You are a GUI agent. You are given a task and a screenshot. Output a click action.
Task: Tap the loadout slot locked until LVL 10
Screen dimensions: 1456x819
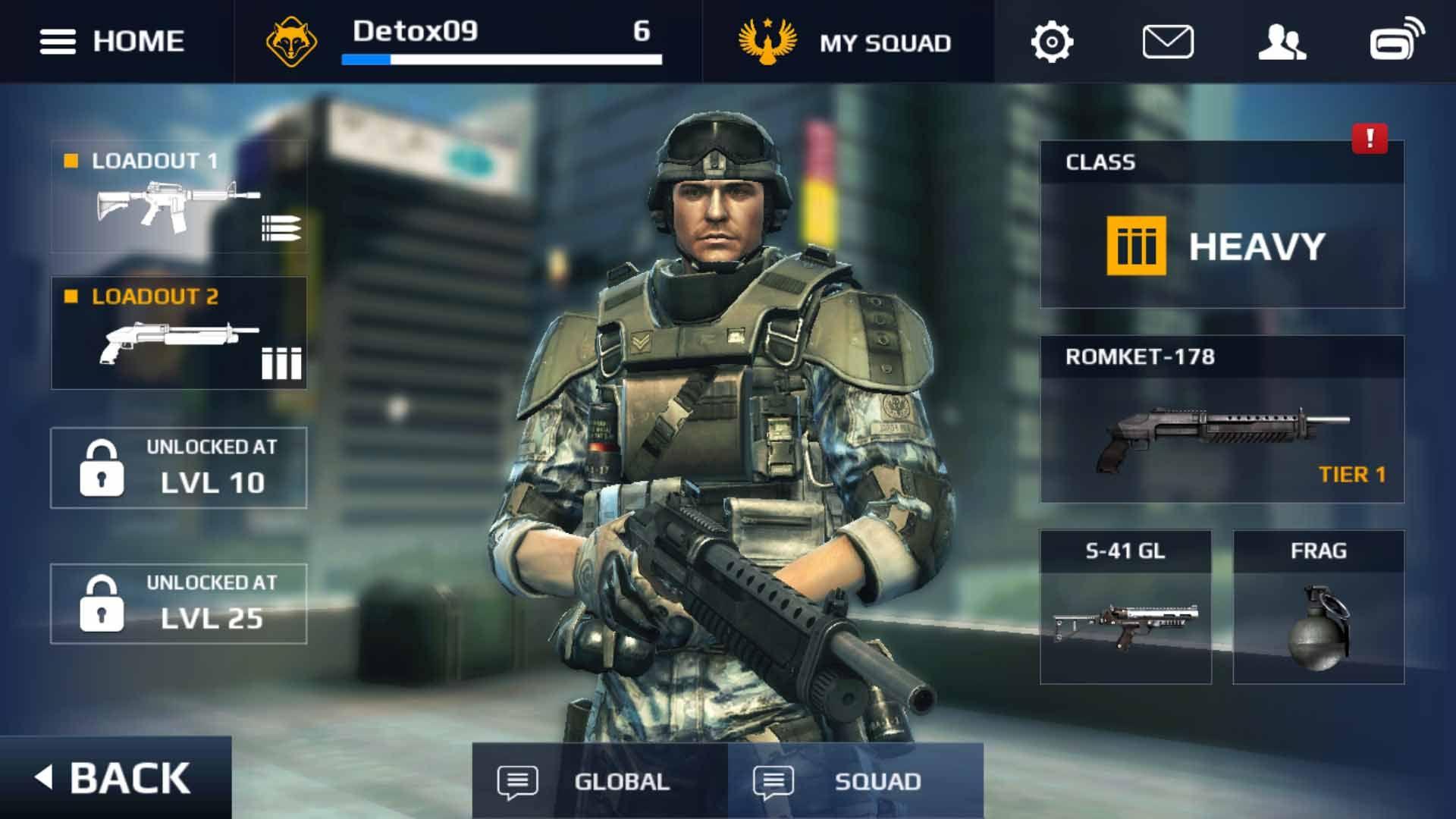point(179,467)
